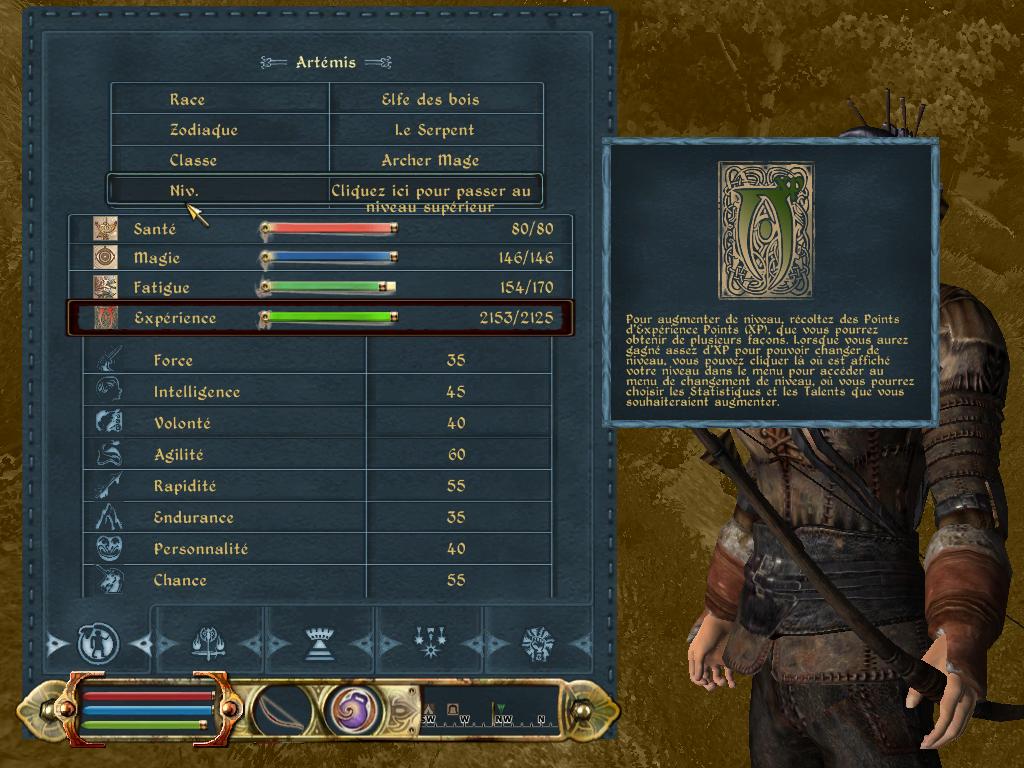Select the Classe row
1024x768 pixels.
coord(326,160)
